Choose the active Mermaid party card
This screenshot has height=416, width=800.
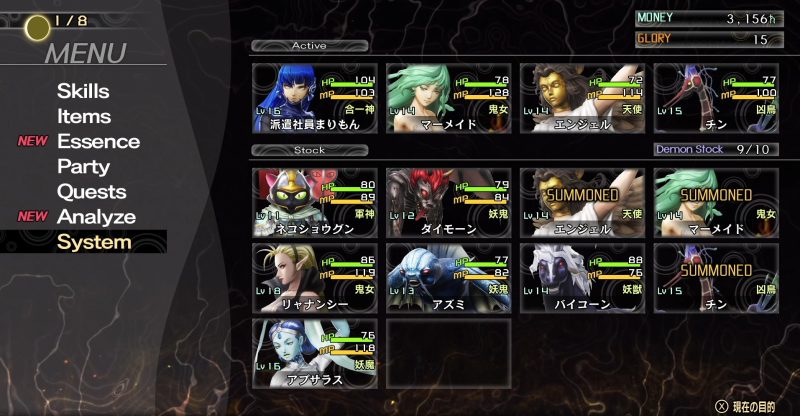click(447, 98)
